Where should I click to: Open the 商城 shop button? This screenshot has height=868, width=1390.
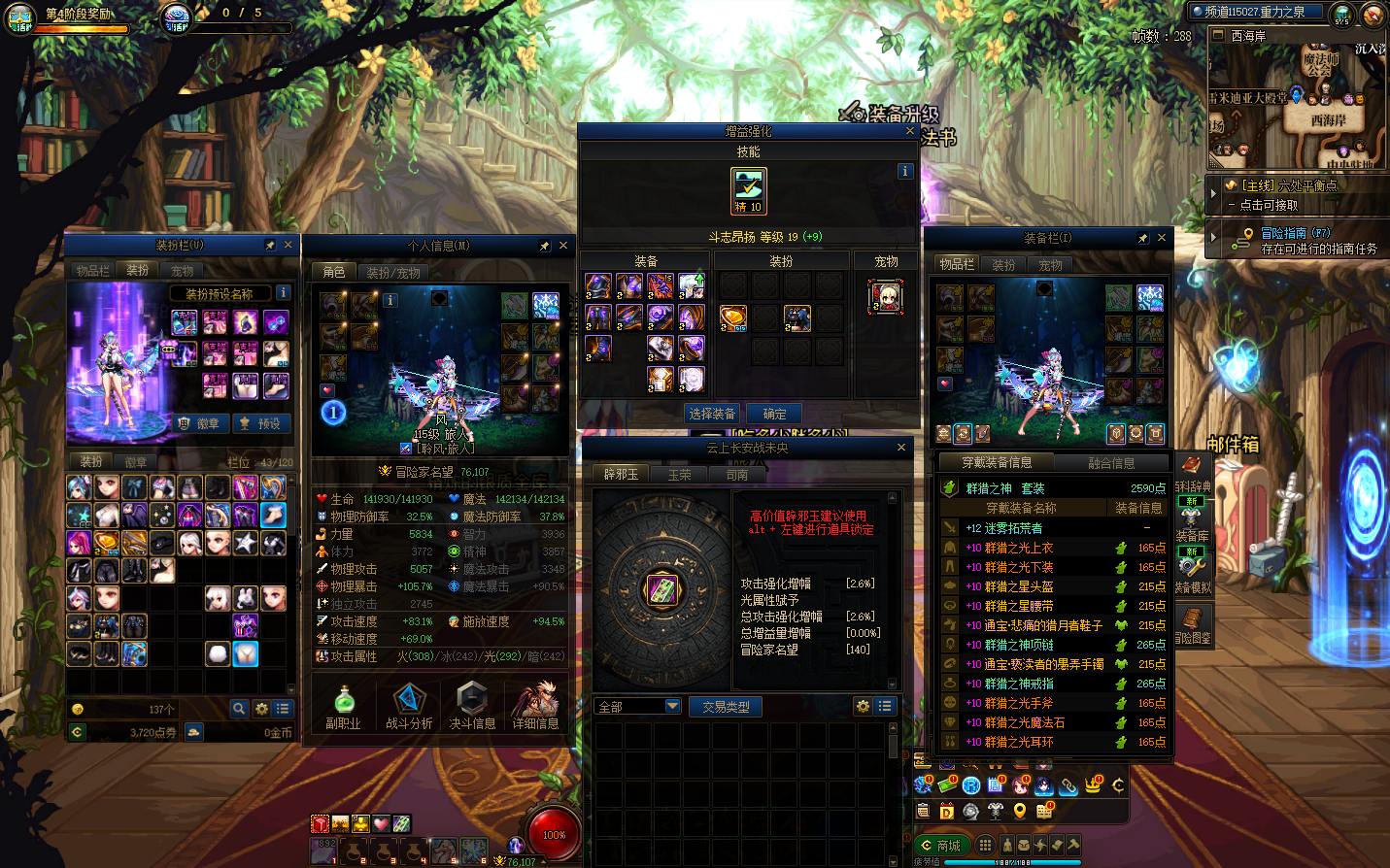click(940, 846)
